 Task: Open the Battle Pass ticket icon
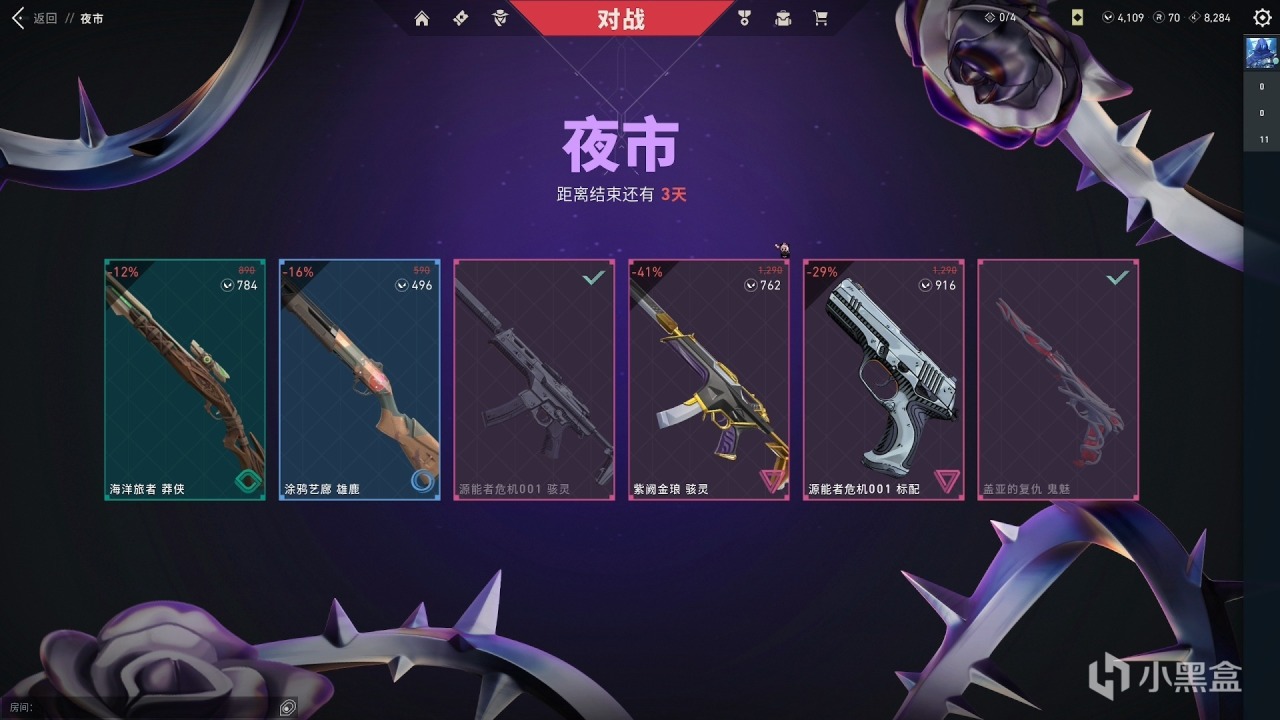pos(459,18)
